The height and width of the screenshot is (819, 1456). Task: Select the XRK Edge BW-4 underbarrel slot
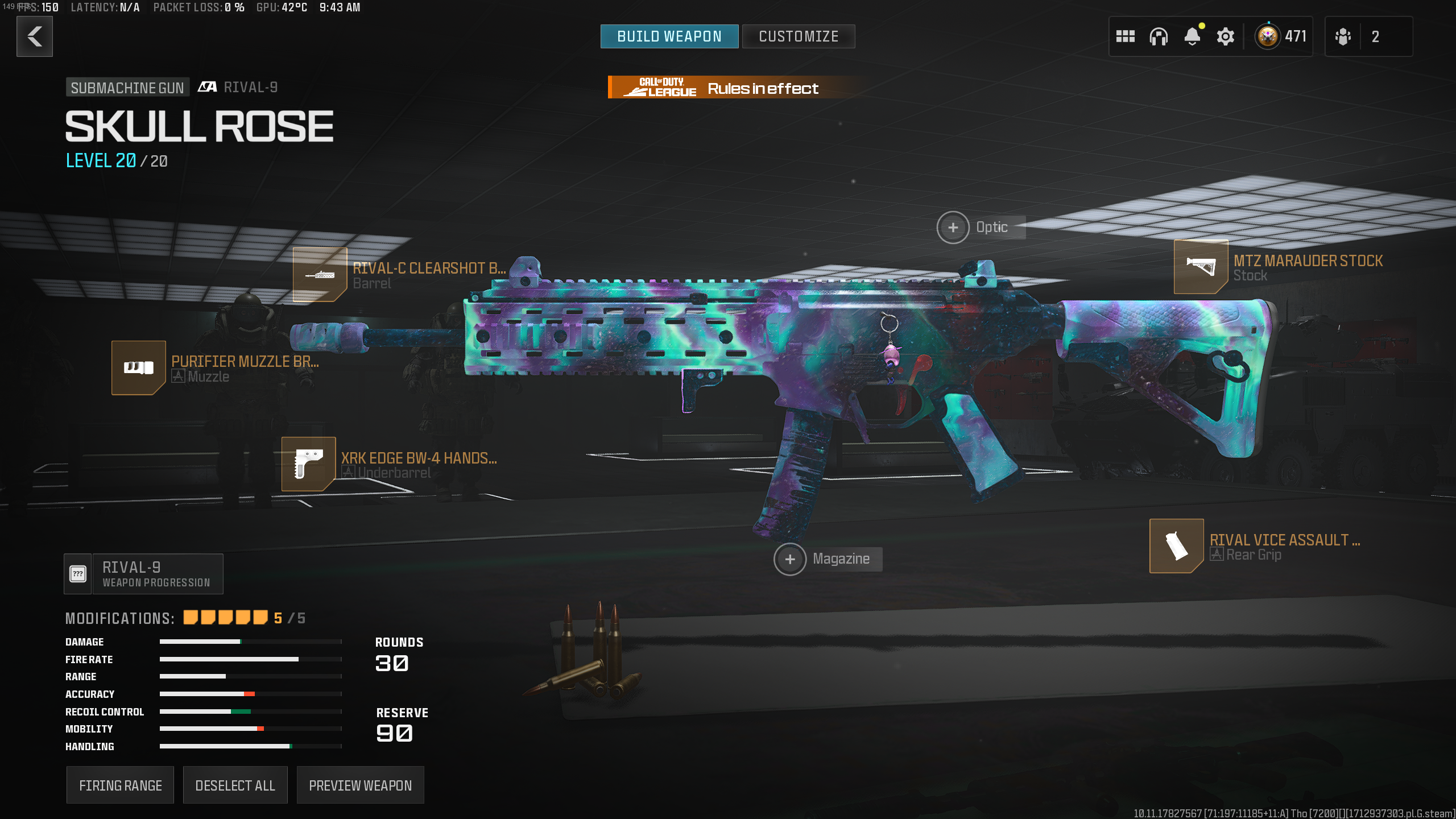309,464
